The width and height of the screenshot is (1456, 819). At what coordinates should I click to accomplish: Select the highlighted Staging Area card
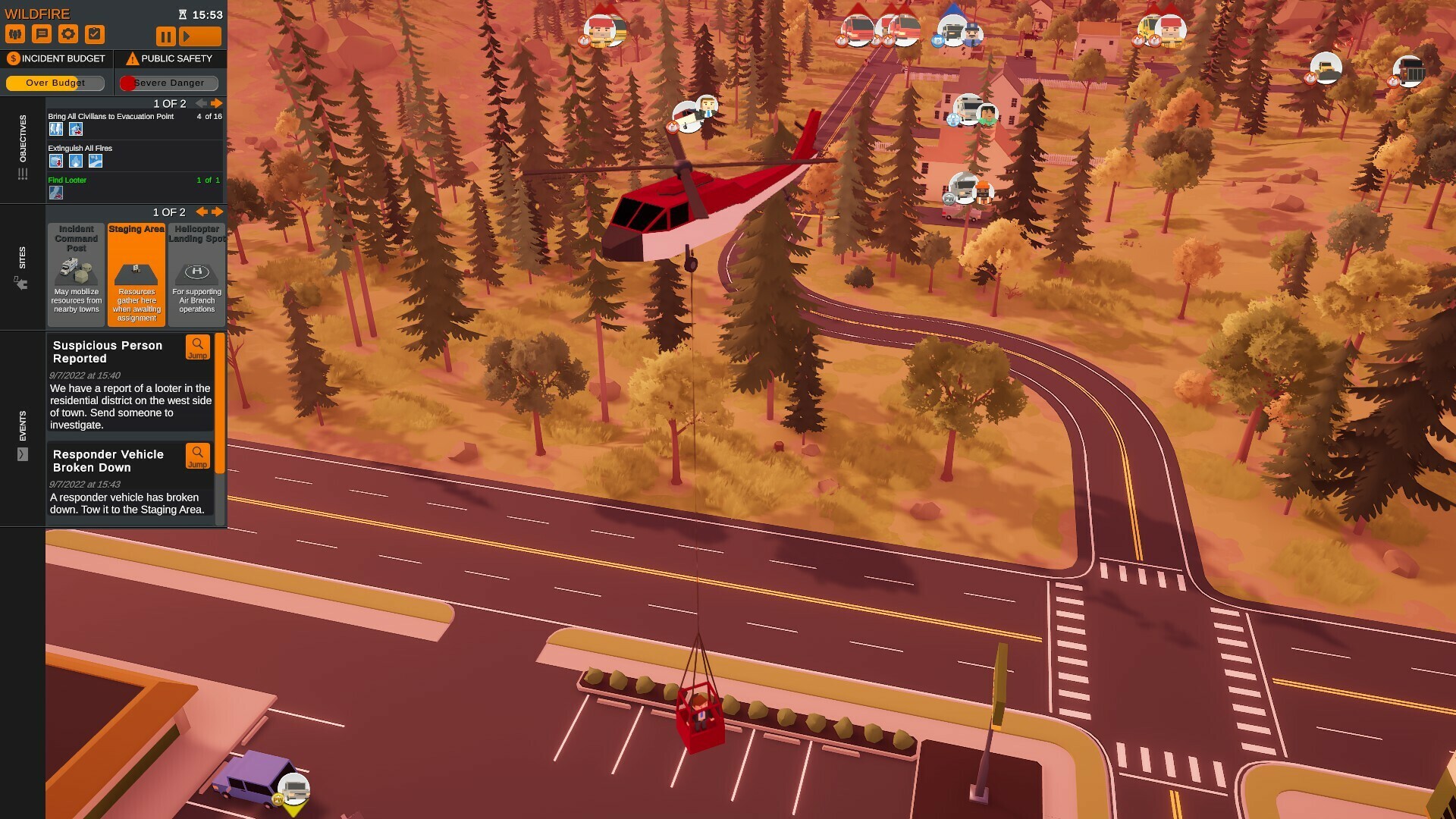click(136, 273)
